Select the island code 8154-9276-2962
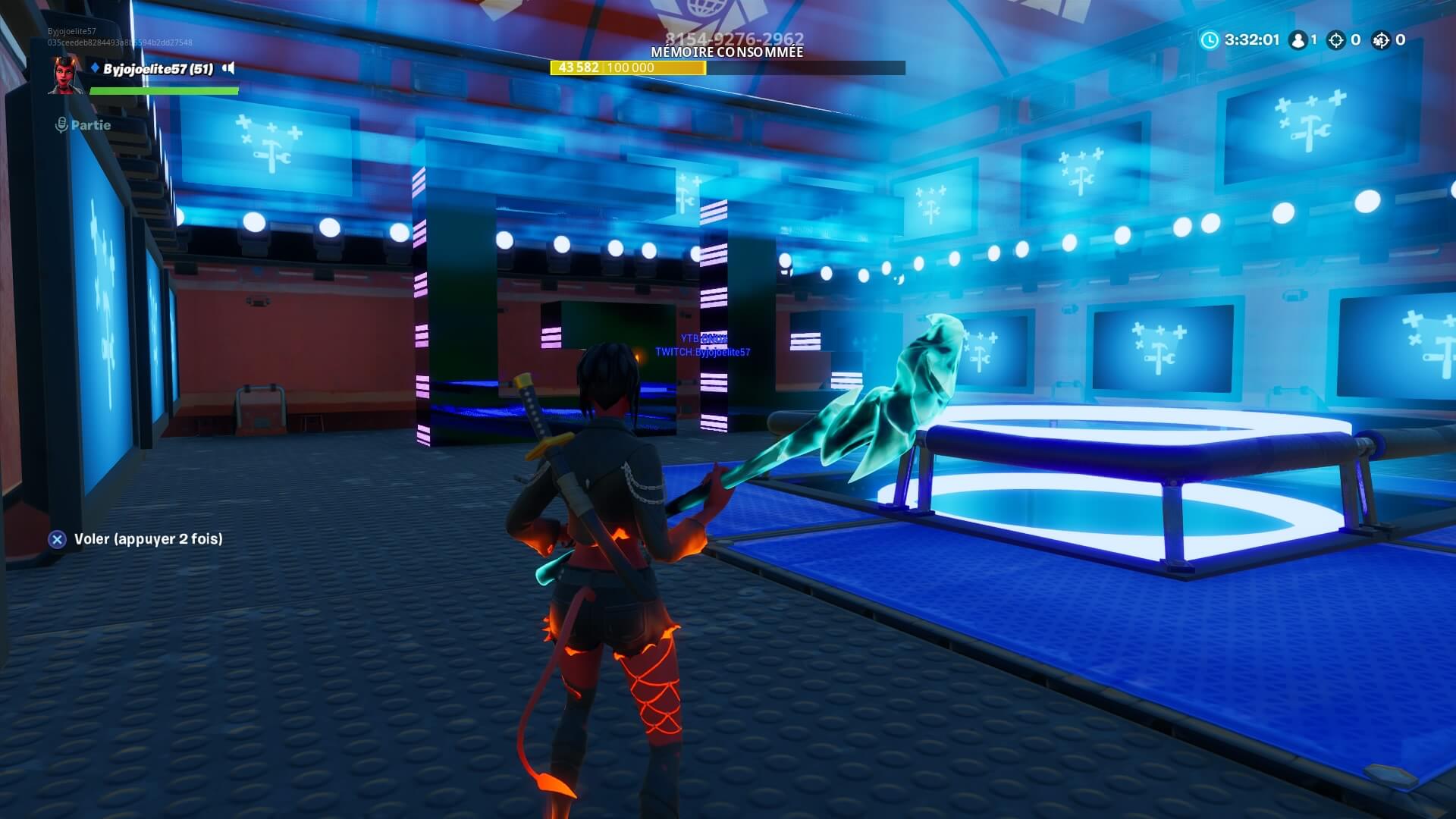Screen dimensions: 1456x819 (x=736, y=36)
